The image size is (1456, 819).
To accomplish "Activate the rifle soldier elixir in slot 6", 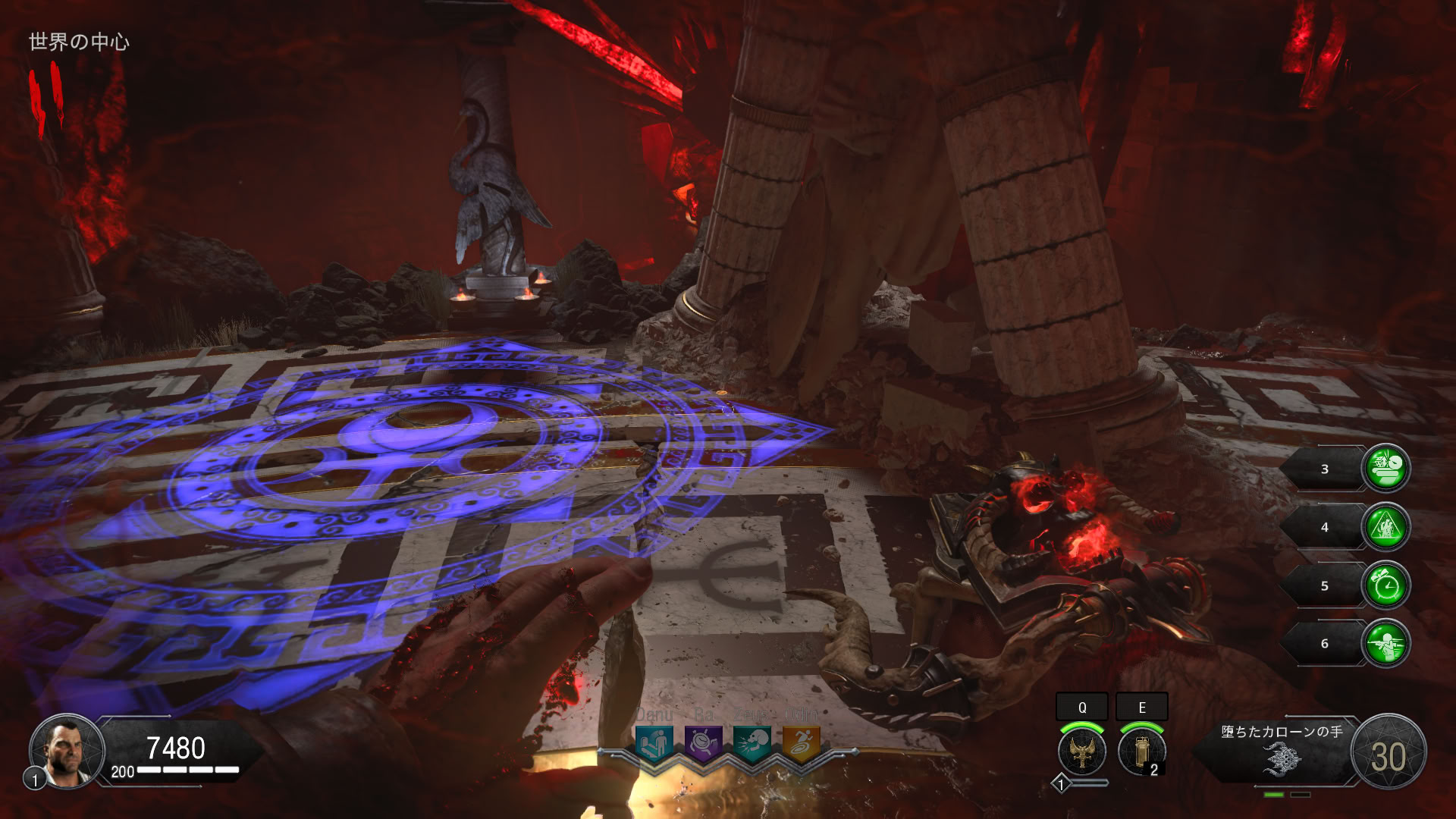I will tap(1386, 644).
